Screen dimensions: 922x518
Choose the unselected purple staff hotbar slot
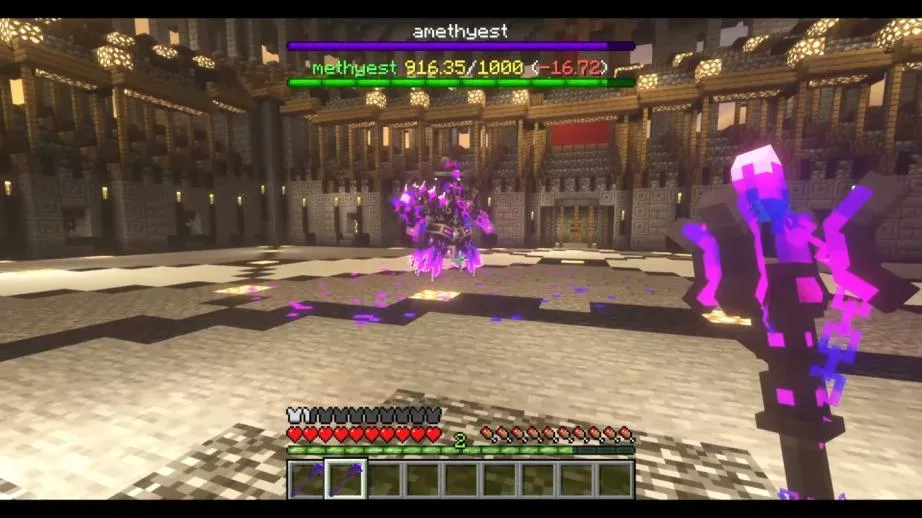pyautogui.click(x=307, y=479)
